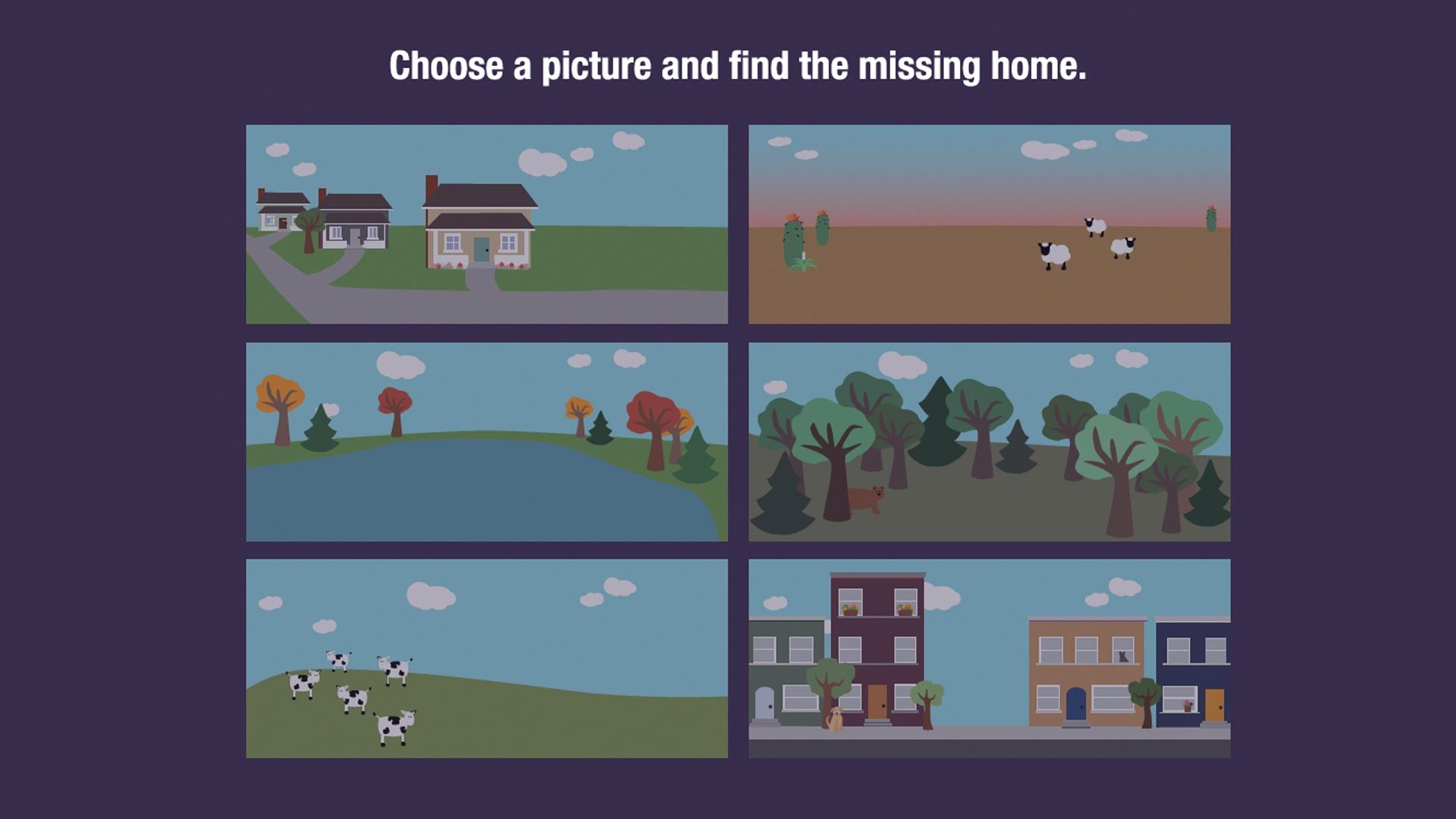
Task: Click the yellow door on the navy townhouse
Action: click(1215, 705)
